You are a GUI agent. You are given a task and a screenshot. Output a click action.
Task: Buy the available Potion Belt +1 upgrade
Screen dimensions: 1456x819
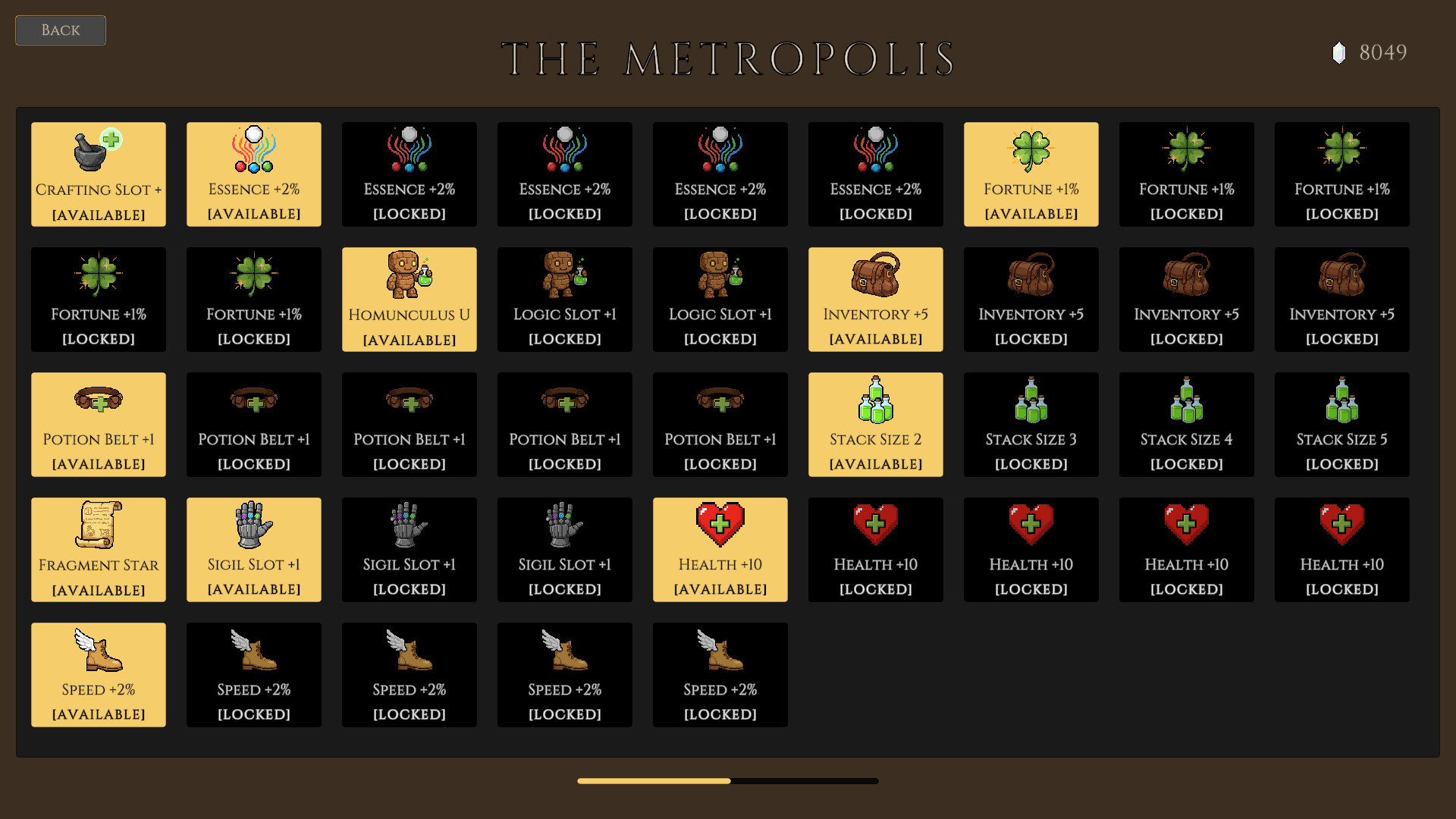point(99,425)
